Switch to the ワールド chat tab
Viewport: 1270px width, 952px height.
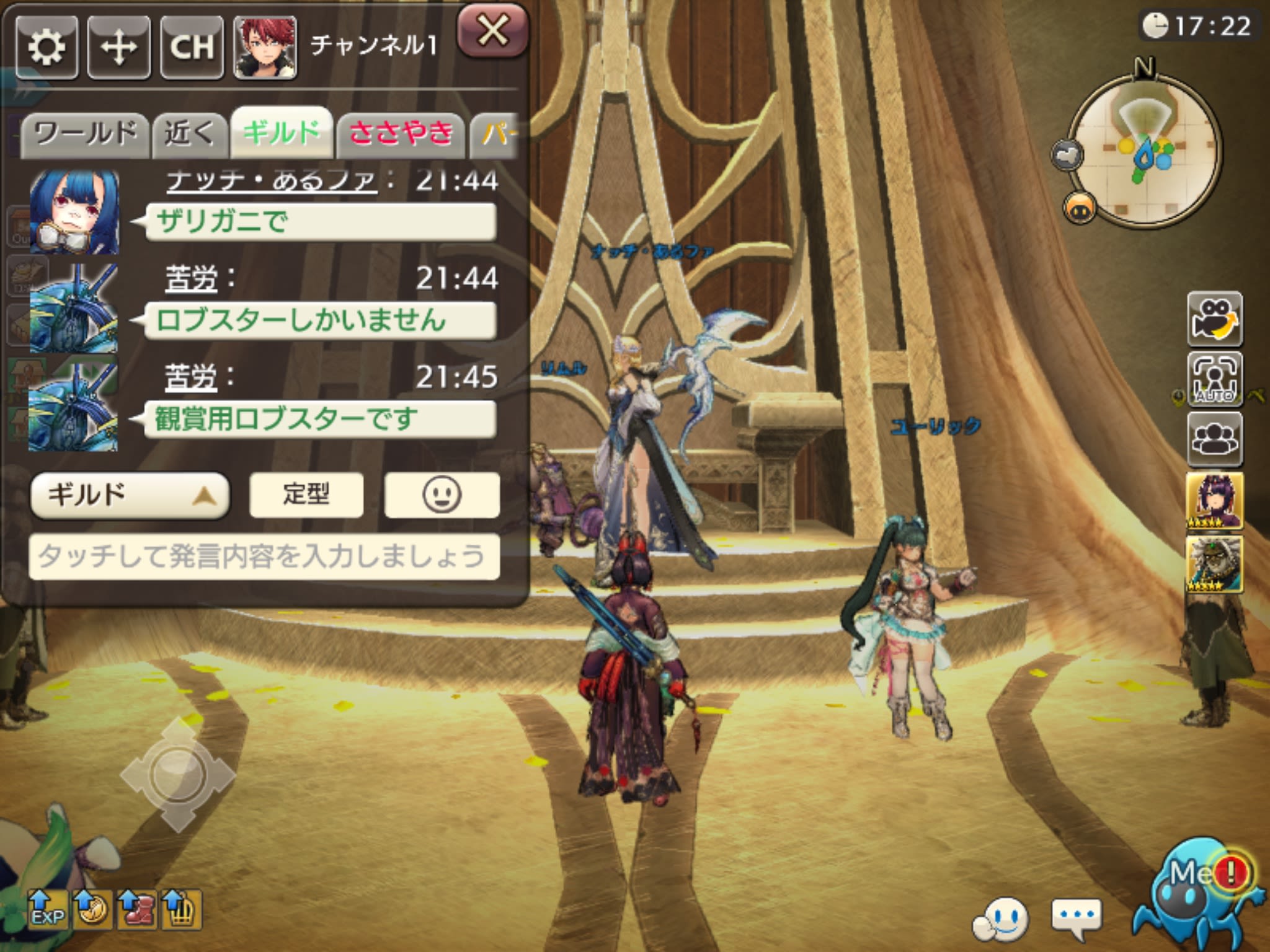point(87,130)
